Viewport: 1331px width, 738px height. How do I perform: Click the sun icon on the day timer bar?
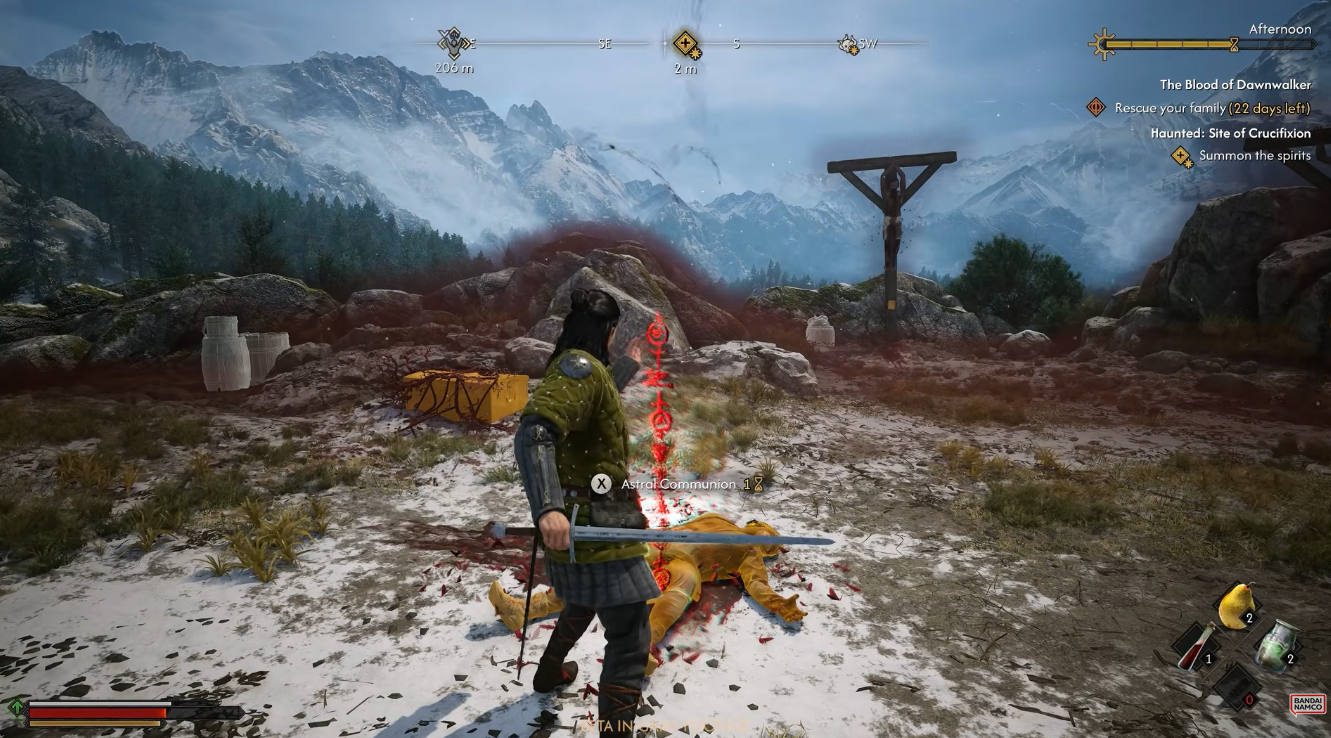tap(1102, 42)
